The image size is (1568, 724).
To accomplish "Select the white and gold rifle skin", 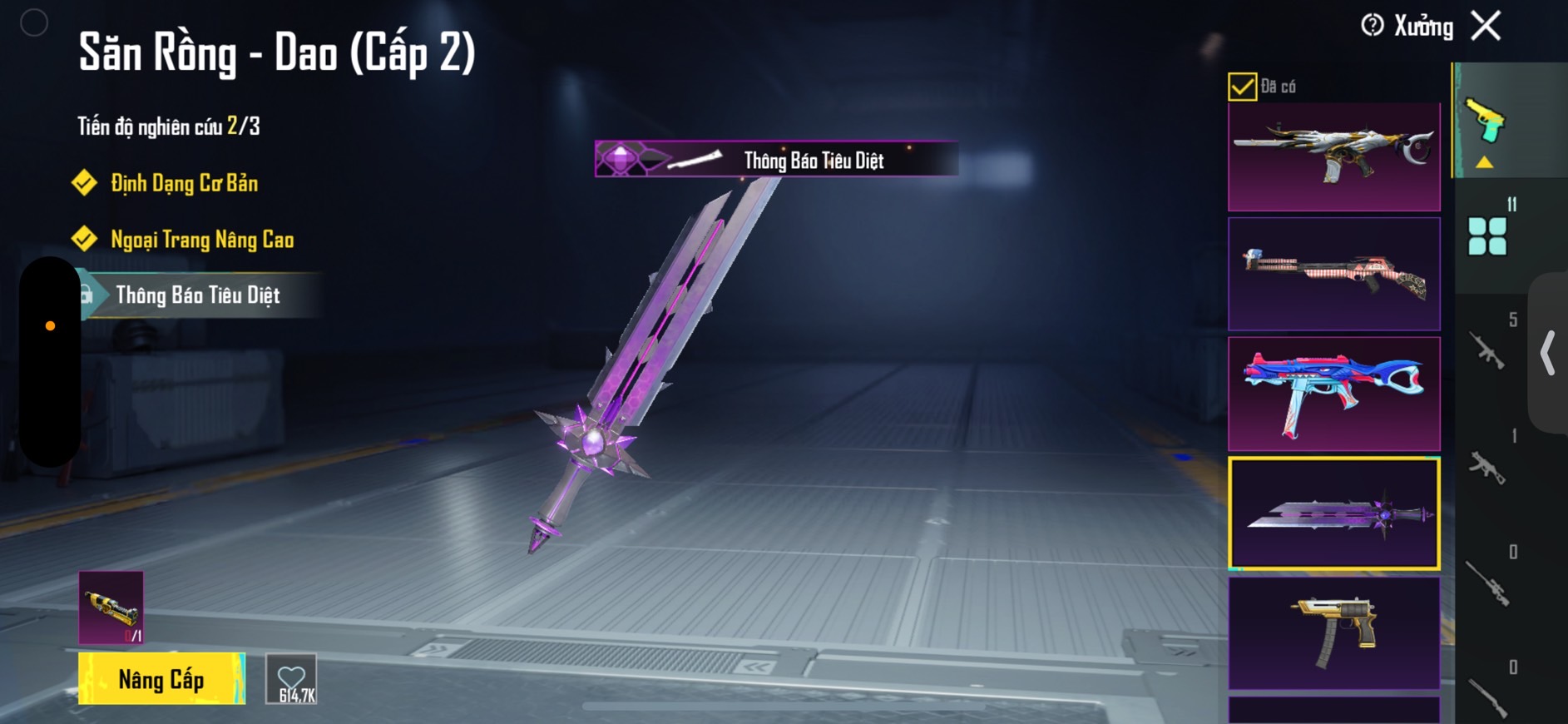I will point(1333,156).
